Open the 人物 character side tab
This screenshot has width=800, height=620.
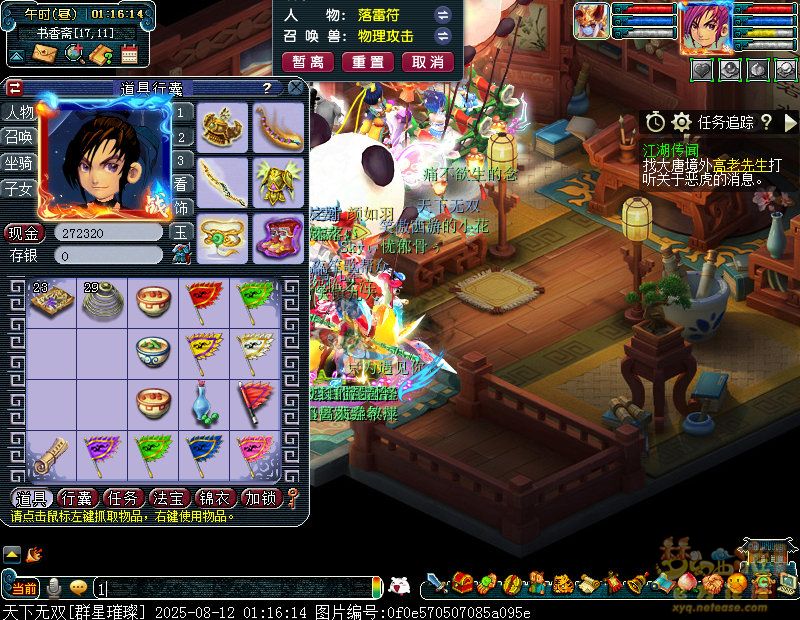coord(17,111)
